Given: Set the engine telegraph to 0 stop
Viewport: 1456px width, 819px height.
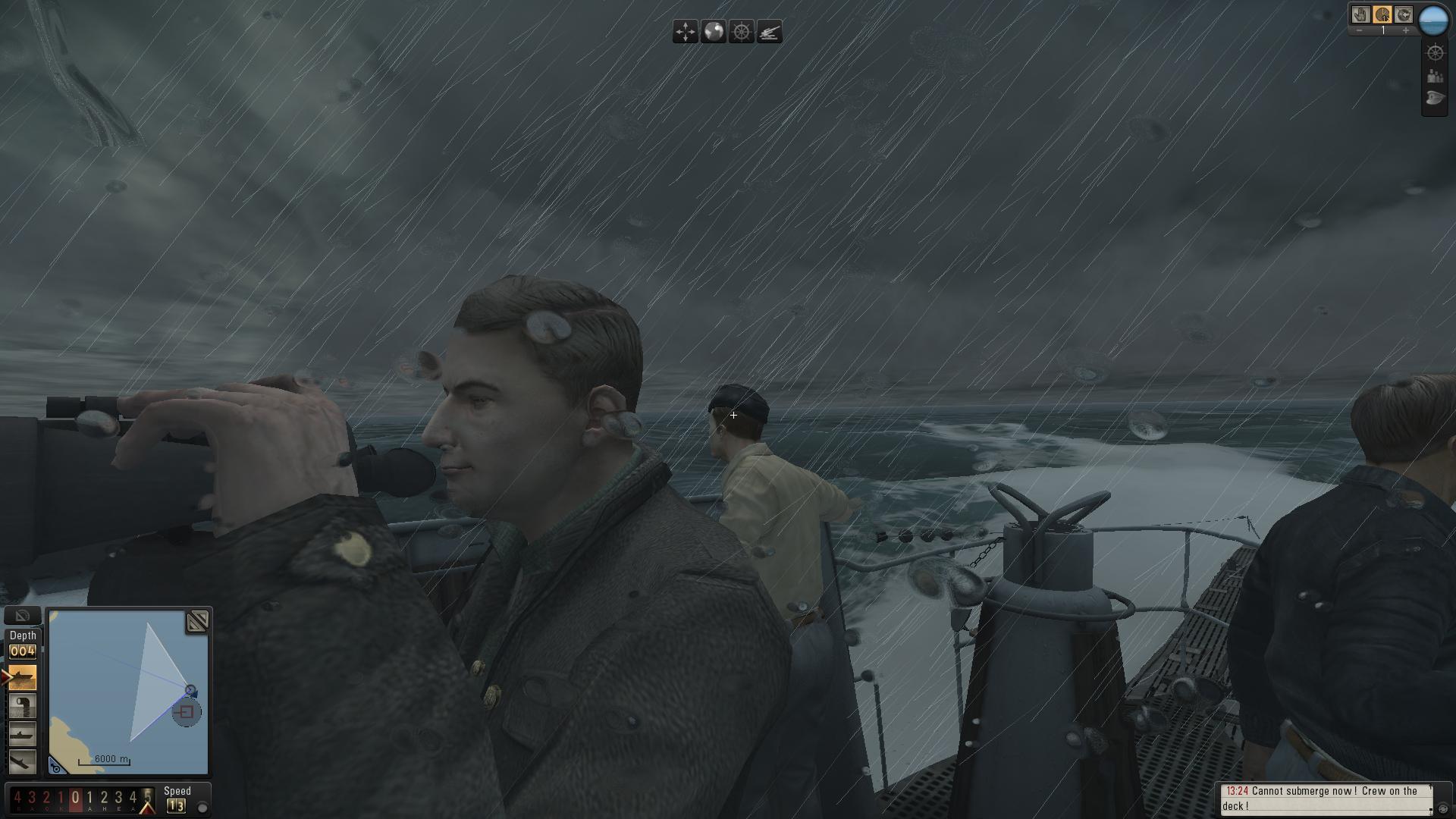Looking at the screenshot, I should coord(75,798).
